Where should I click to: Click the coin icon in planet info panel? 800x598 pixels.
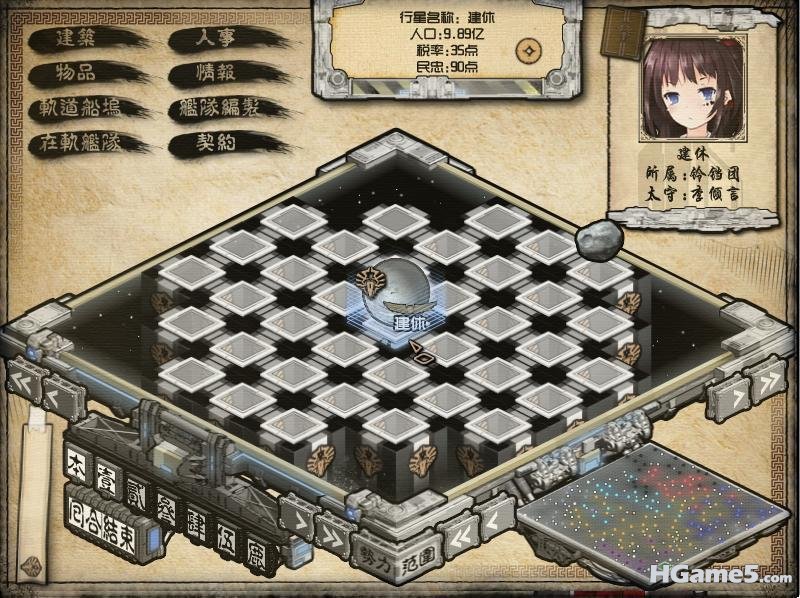click(x=528, y=50)
